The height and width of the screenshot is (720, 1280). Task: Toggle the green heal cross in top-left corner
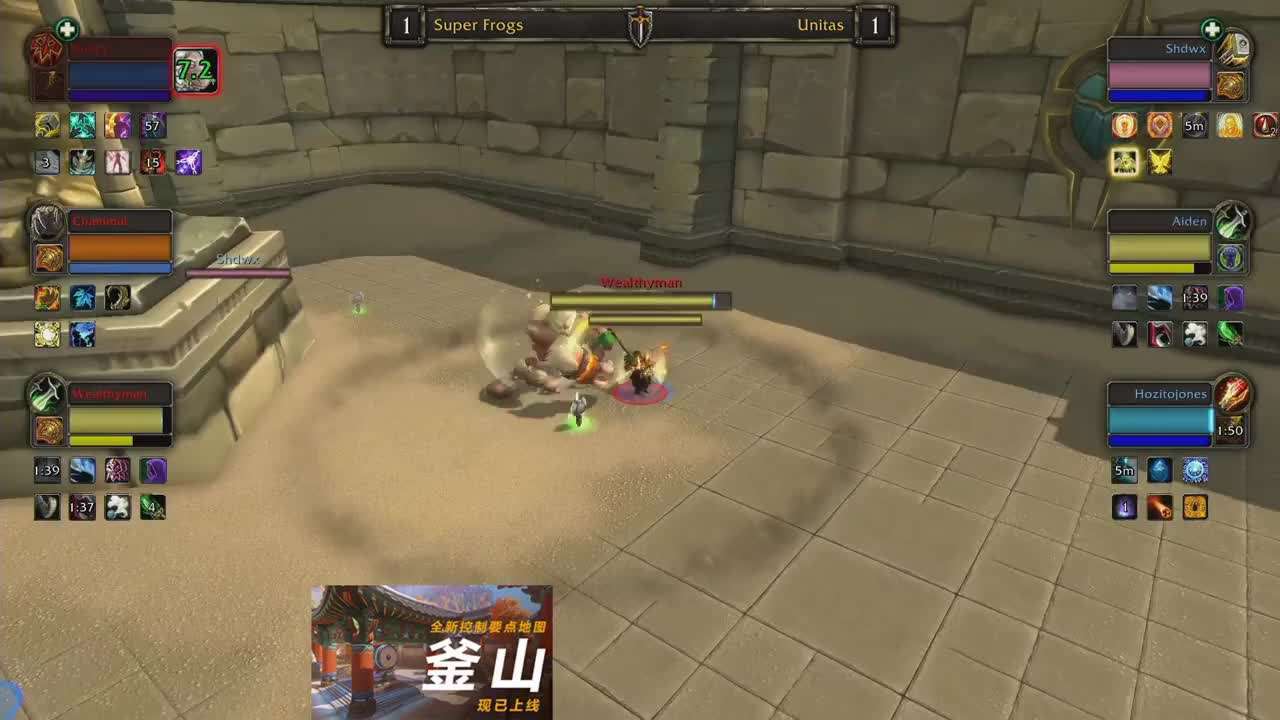click(67, 30)
